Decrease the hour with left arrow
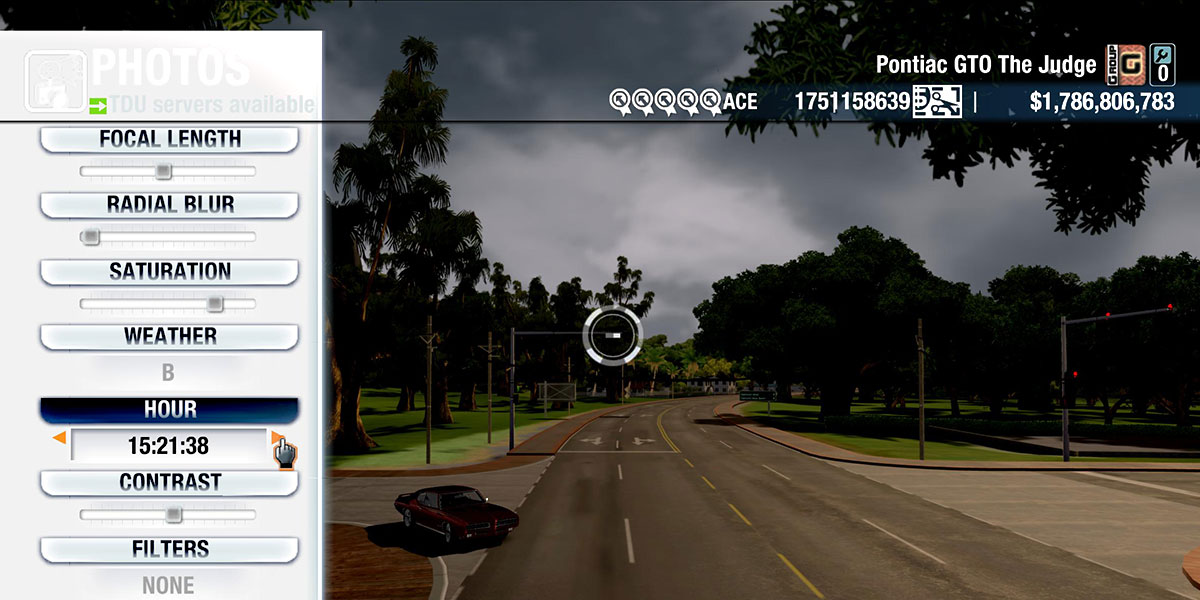The height and width of the screenshot is (600, 1200). pyautogui.click(x=60, y=438)
